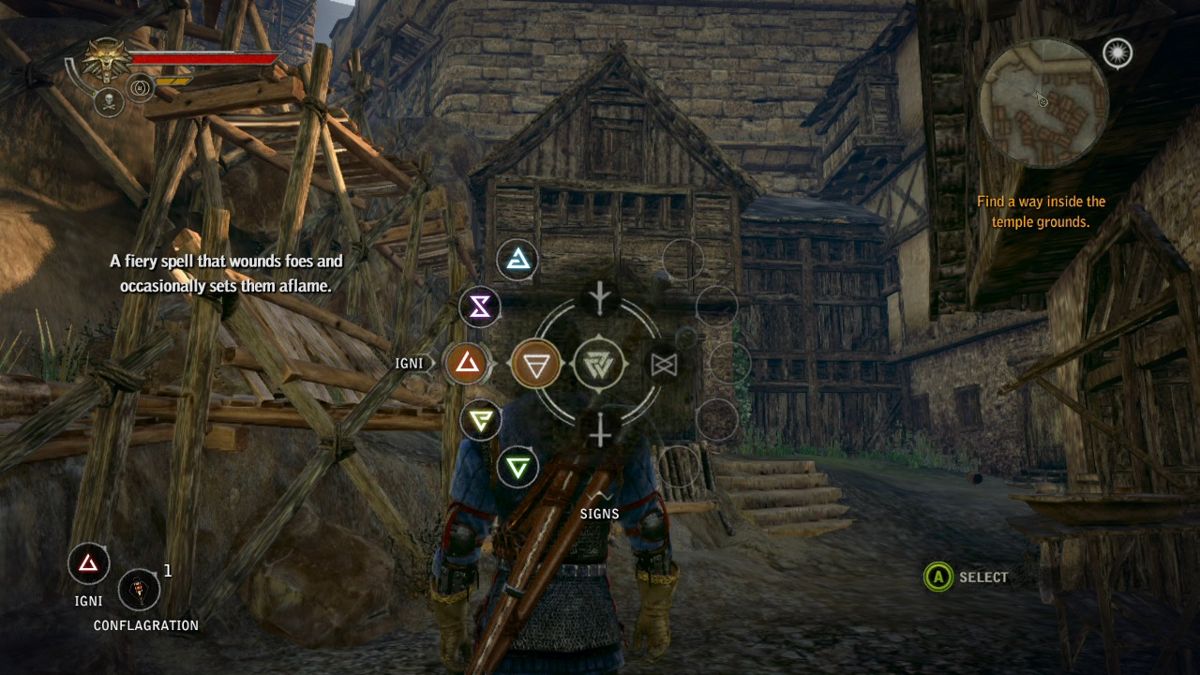Click the wolf medallion emblem

coord(104,60)
